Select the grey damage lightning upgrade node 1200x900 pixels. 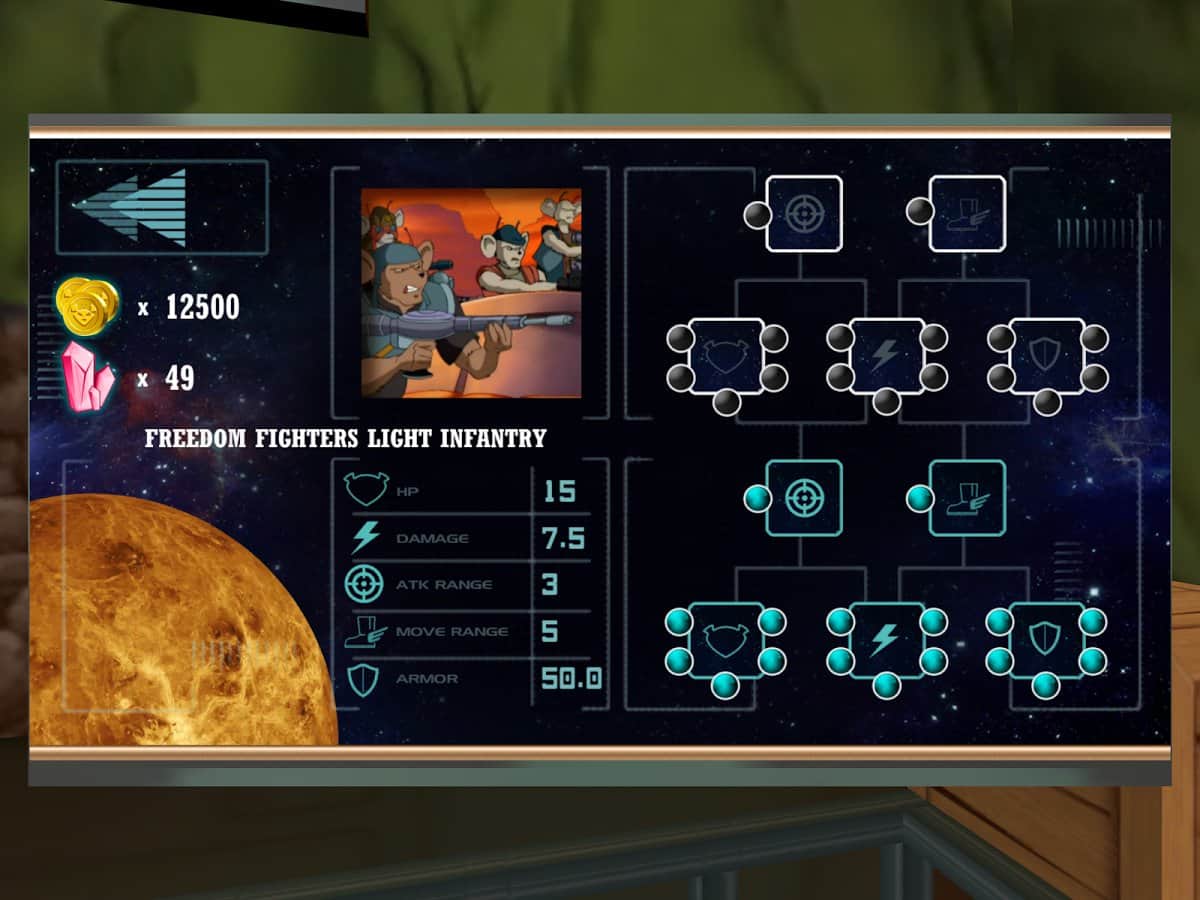coord(886,356)
